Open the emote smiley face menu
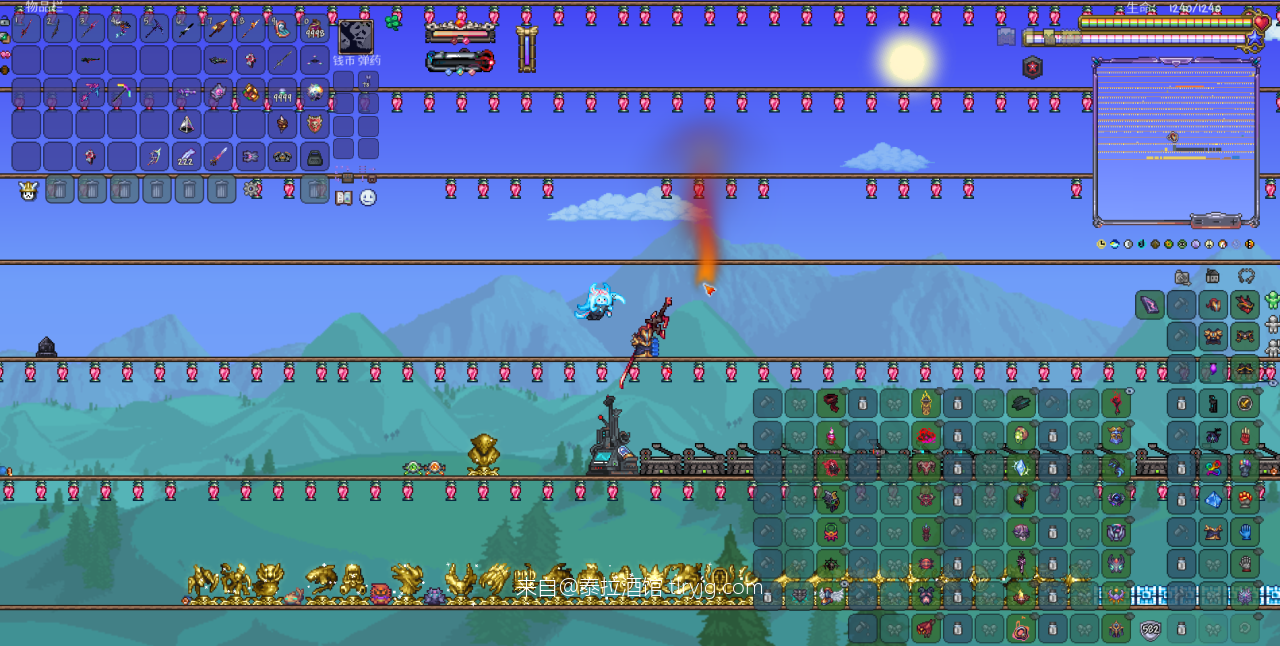Viewport: 1280px width, 646px height. coord(368,198)
